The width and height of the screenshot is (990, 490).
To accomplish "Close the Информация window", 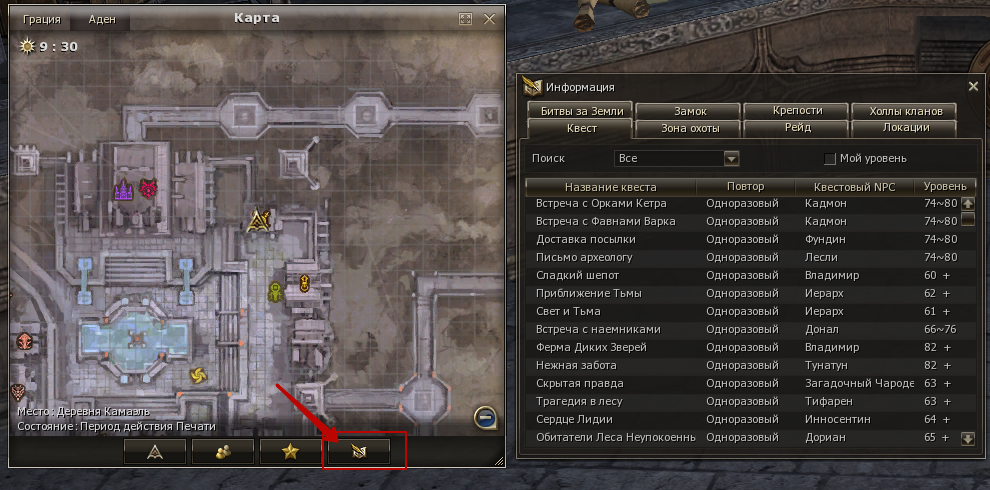I will pos(974,87).
